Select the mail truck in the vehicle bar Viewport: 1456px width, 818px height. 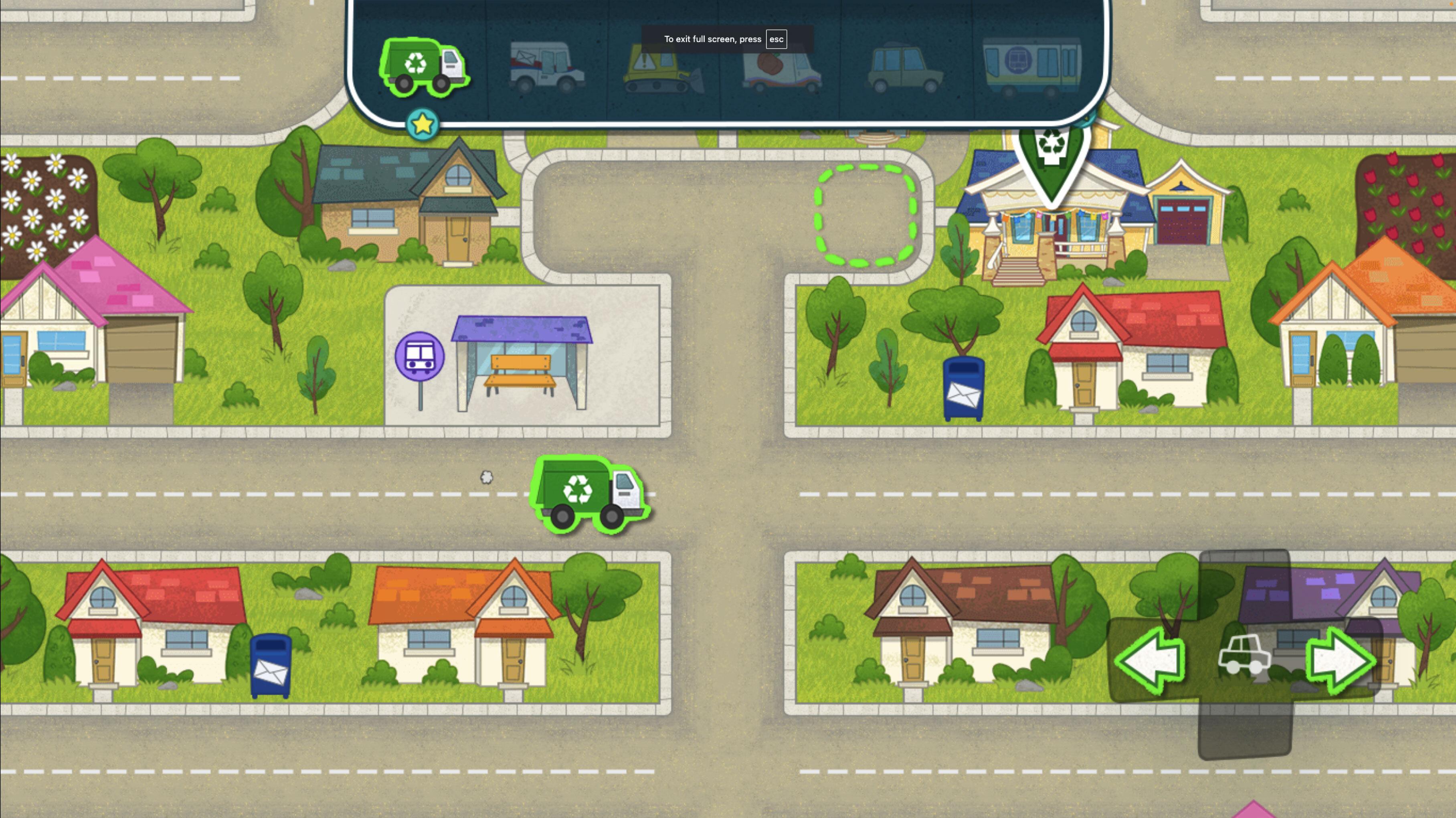point(544,65)
